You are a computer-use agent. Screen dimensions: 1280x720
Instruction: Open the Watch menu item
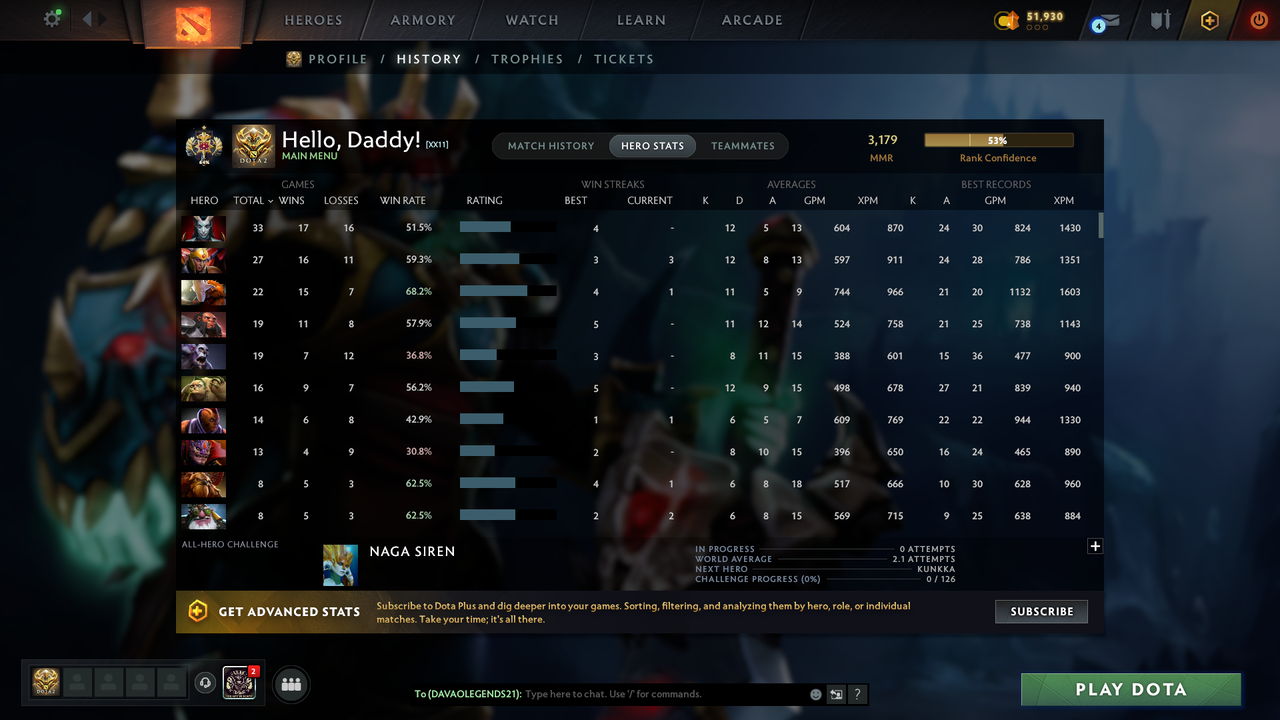pyautogui.click(x=531, y=20)
